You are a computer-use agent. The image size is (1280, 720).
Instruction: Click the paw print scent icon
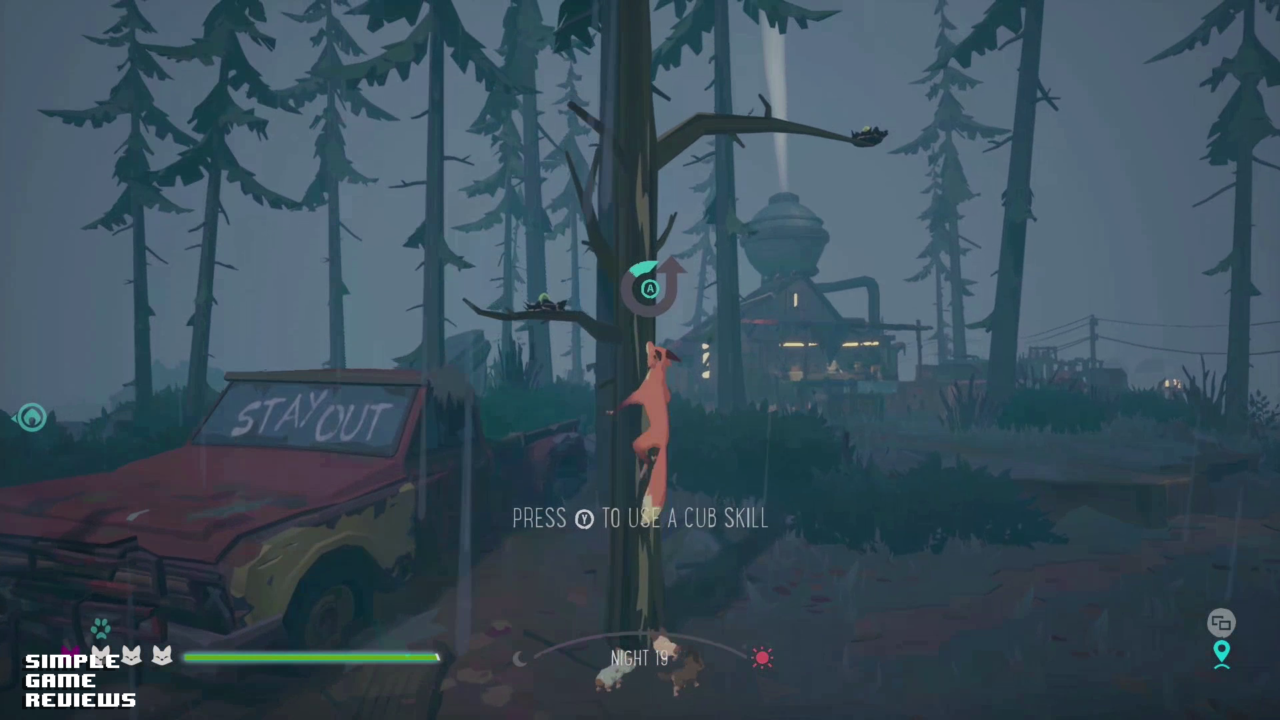pos(101,627)
